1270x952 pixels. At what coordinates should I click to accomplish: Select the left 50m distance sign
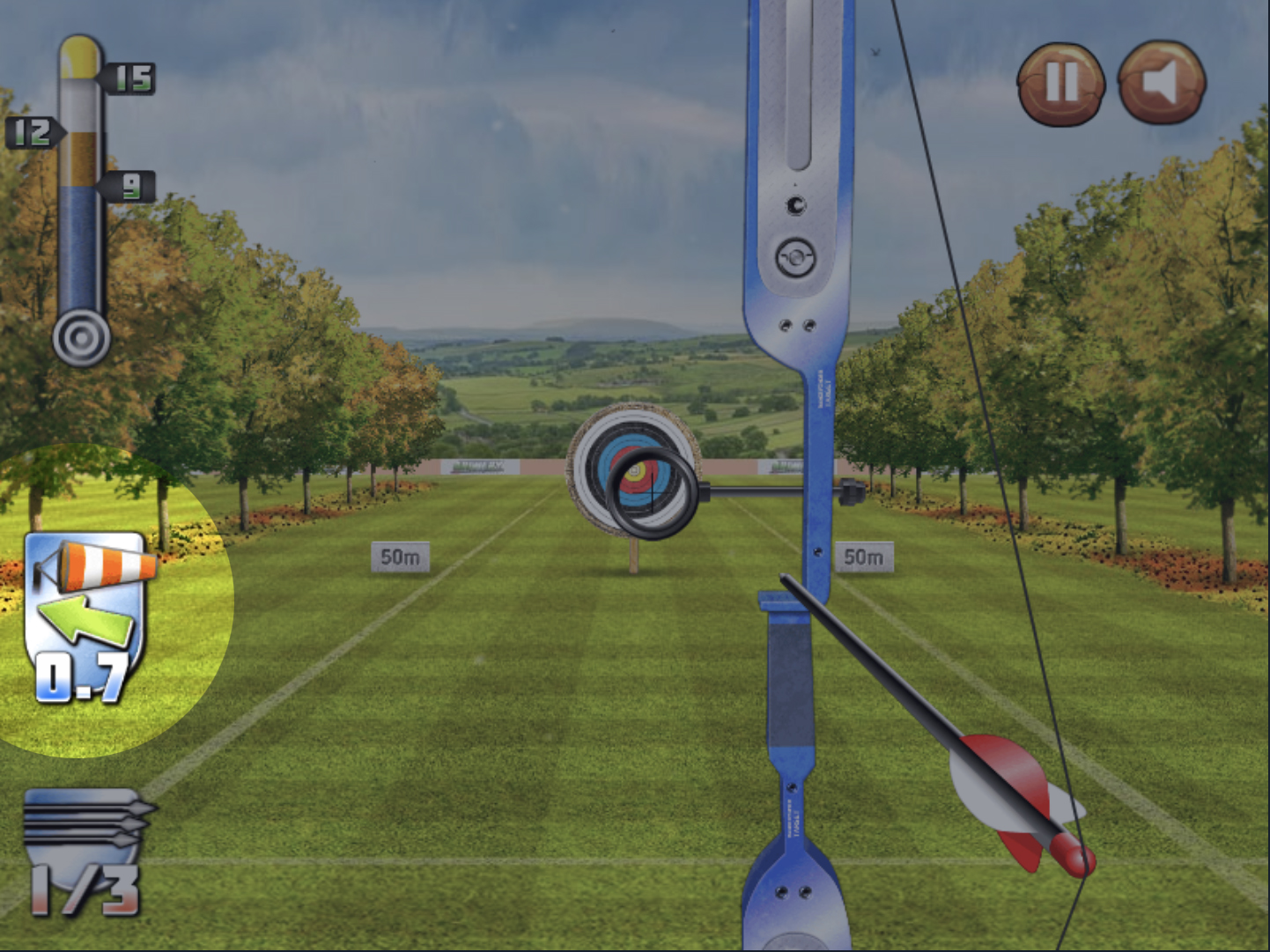[402, 557]
